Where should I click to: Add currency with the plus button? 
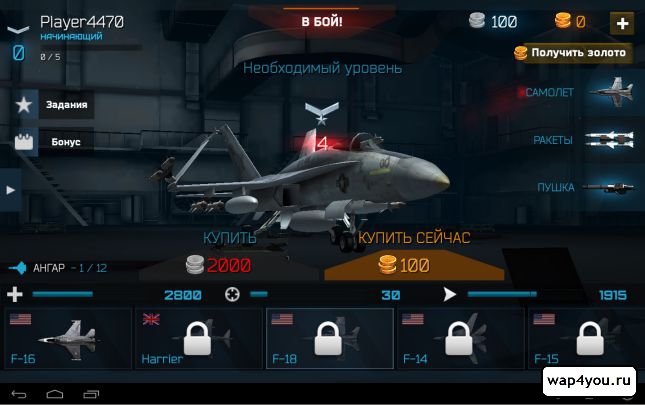pos(622,22)
